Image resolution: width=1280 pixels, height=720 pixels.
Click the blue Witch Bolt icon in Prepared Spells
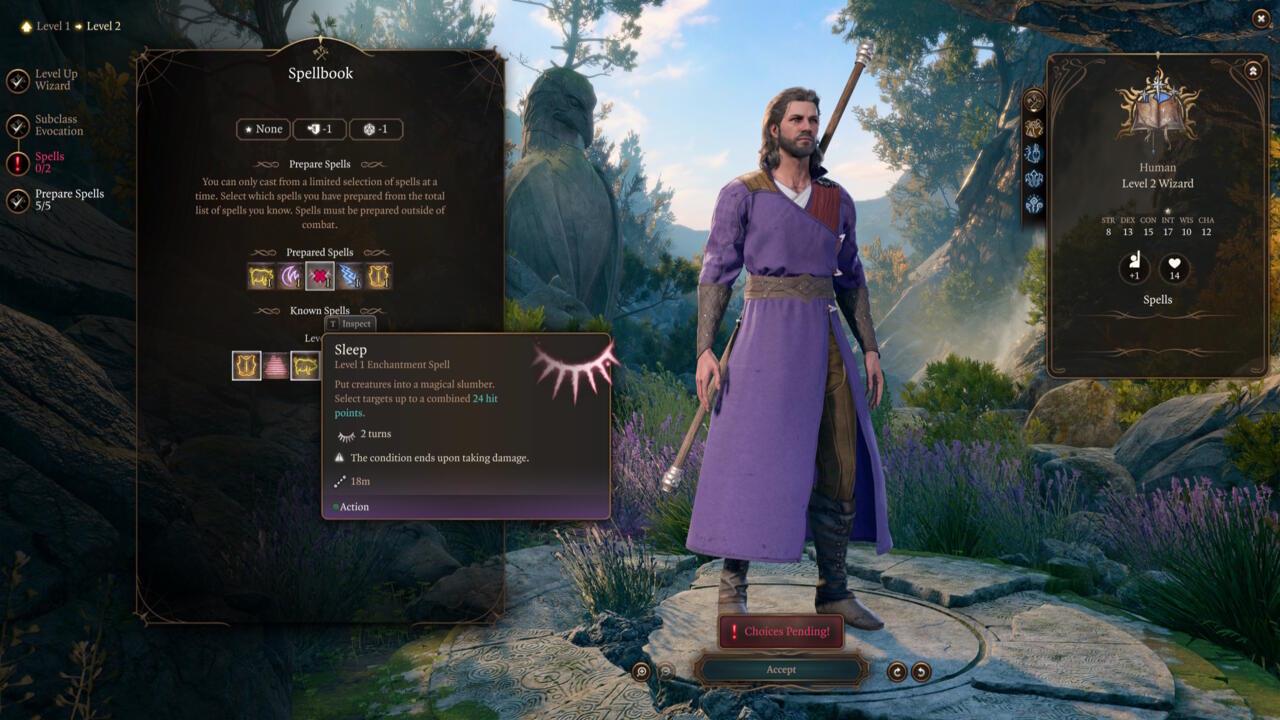(349, 276)
